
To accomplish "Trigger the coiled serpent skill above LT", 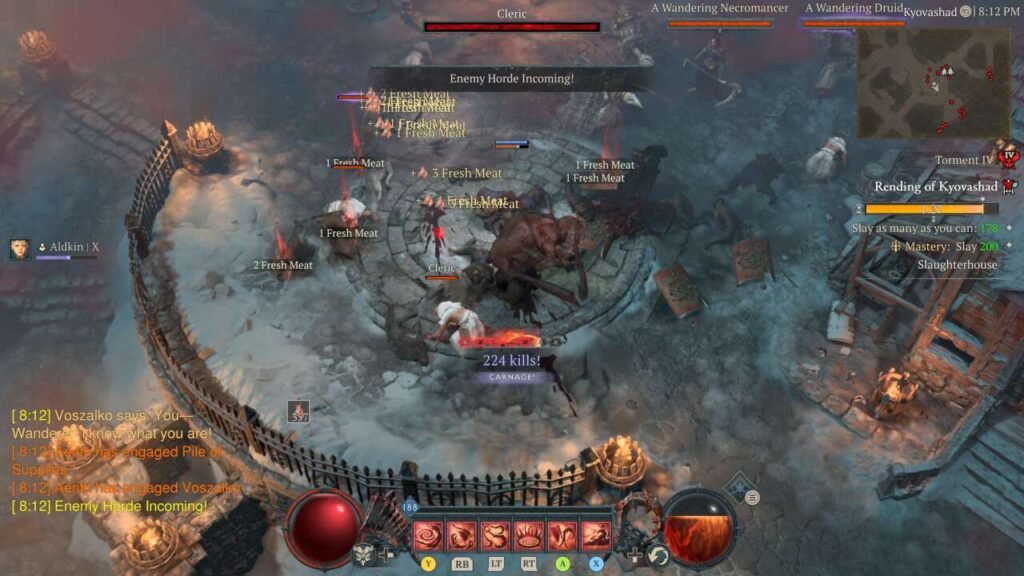I will (495, 536).
